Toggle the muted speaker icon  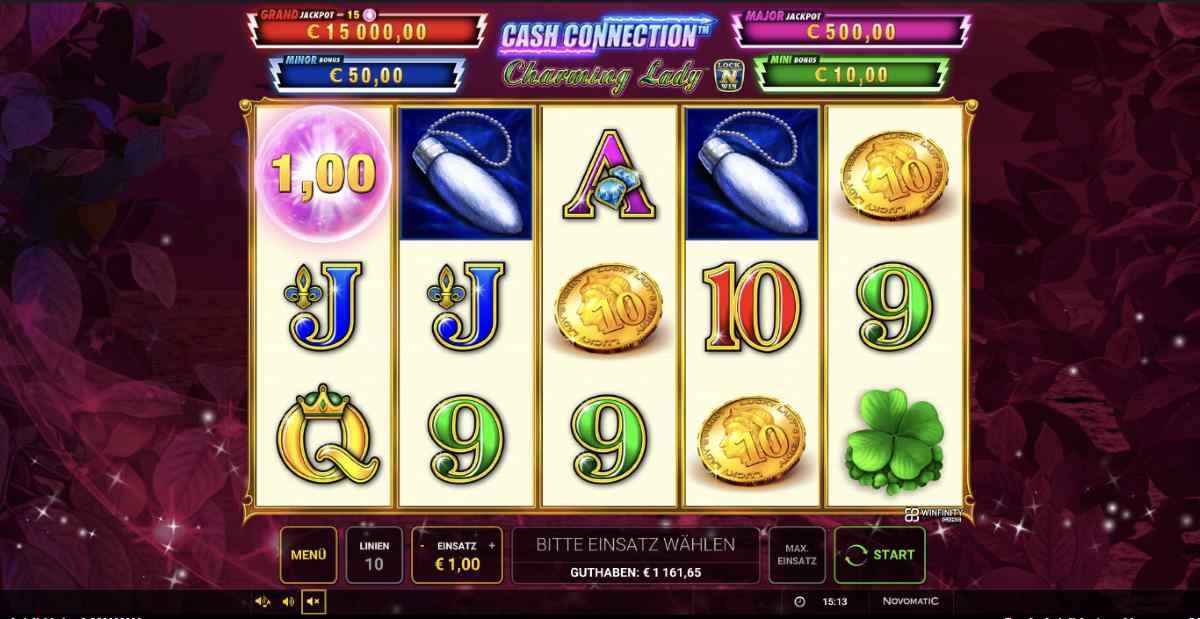313,601
